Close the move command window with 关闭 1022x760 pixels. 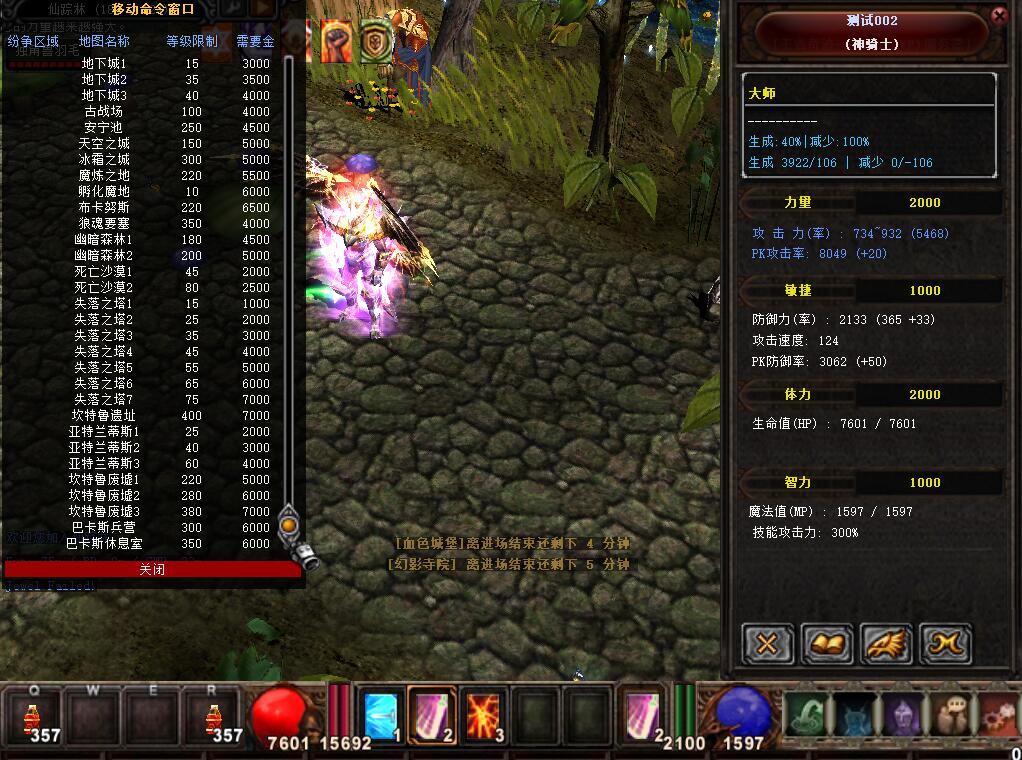pyautogui.click(x=152, y=569)
